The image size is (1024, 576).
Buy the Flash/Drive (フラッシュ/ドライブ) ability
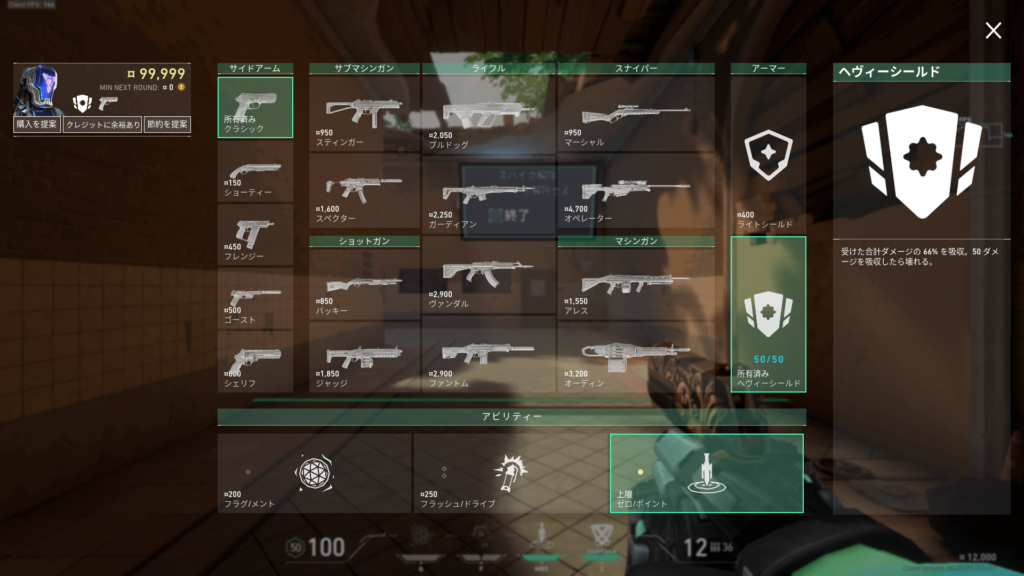click(x=510, y=473)
